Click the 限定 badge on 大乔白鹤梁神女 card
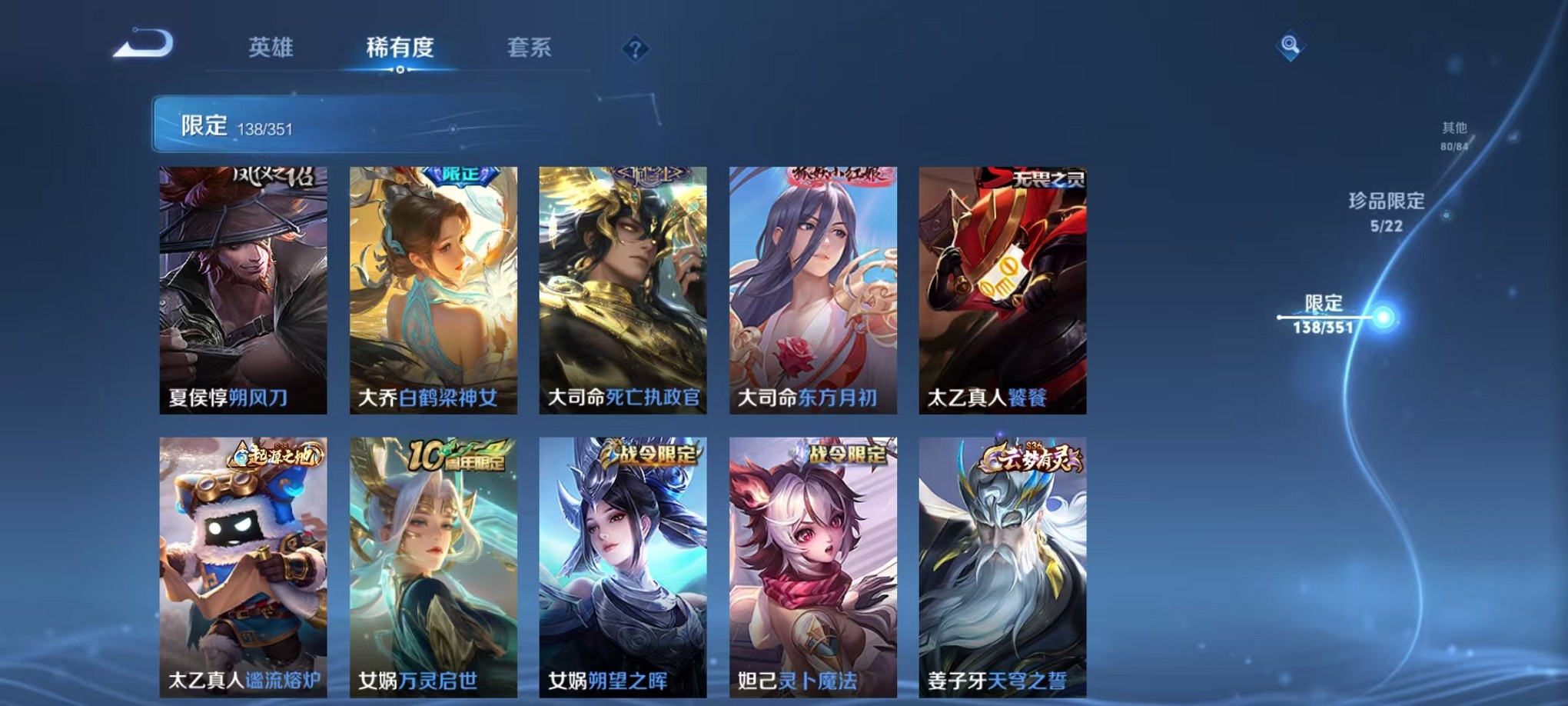Viewport: 1568px width, 706px height. (x=461, y=176)
